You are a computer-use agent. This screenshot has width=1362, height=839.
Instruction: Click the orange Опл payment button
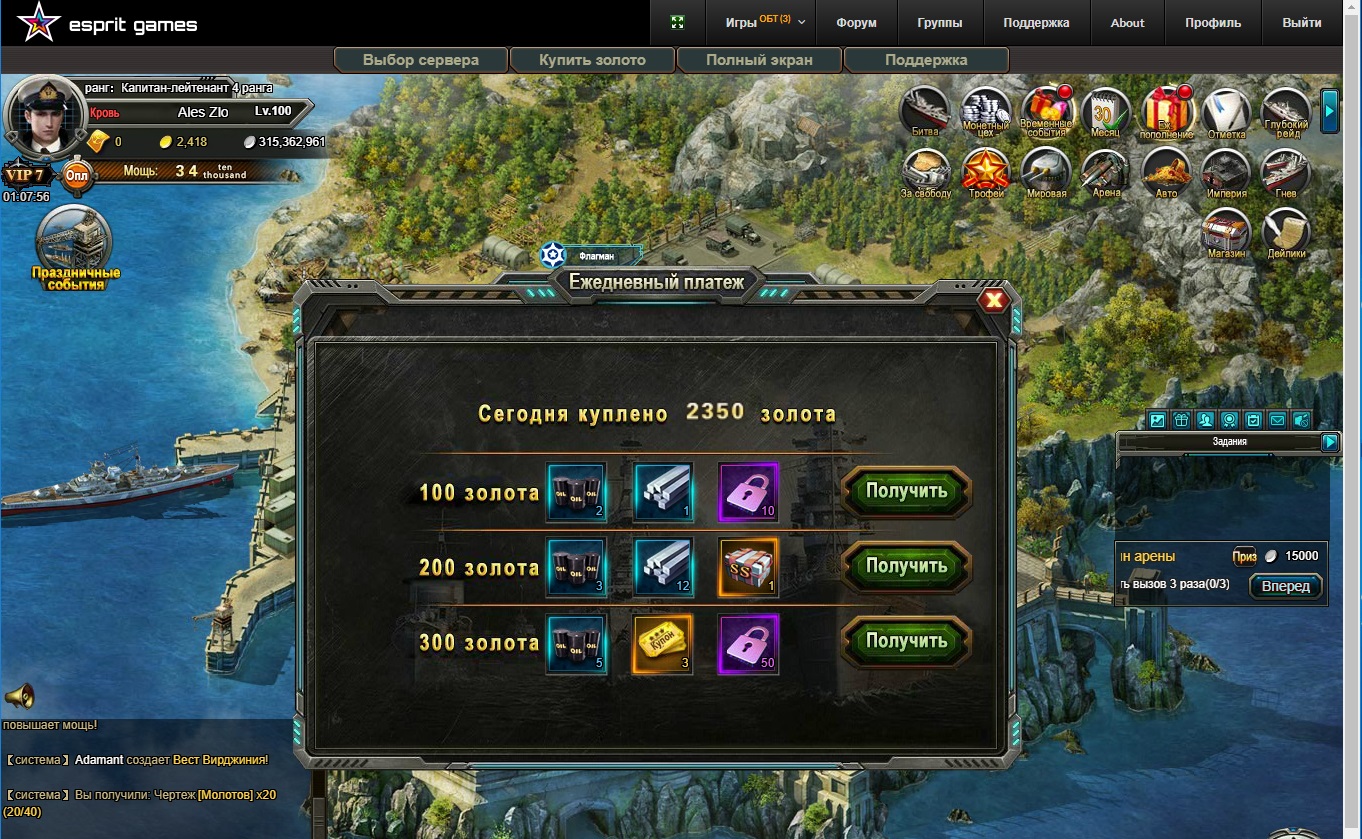[x=77, y=177]
